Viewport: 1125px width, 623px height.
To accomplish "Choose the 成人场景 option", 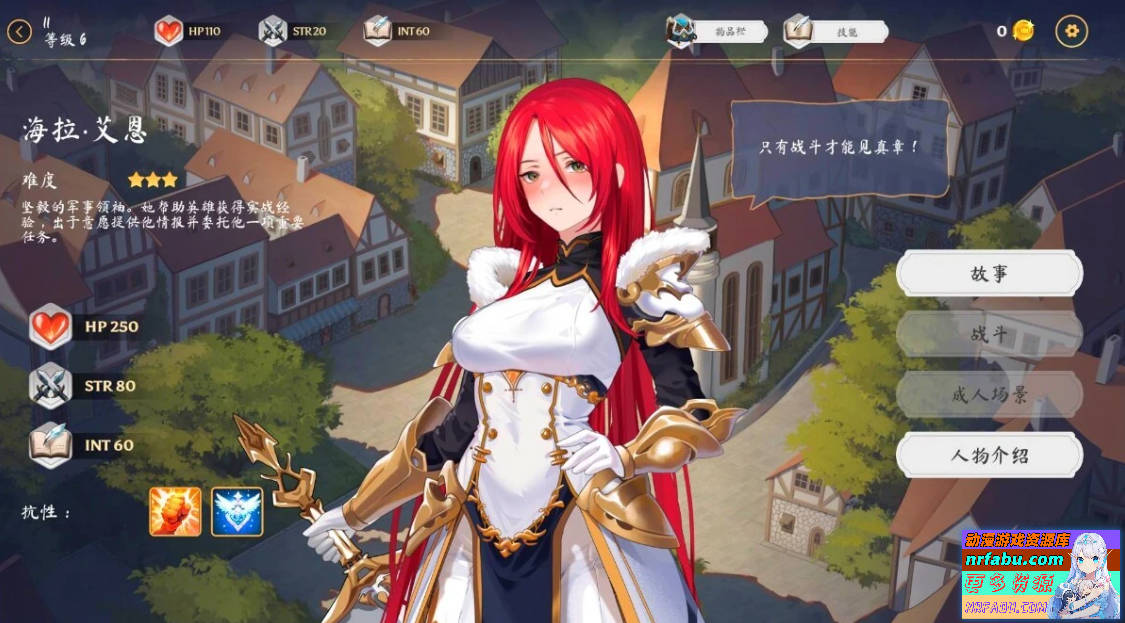I will pyautogui.click(x=989, y=395).
